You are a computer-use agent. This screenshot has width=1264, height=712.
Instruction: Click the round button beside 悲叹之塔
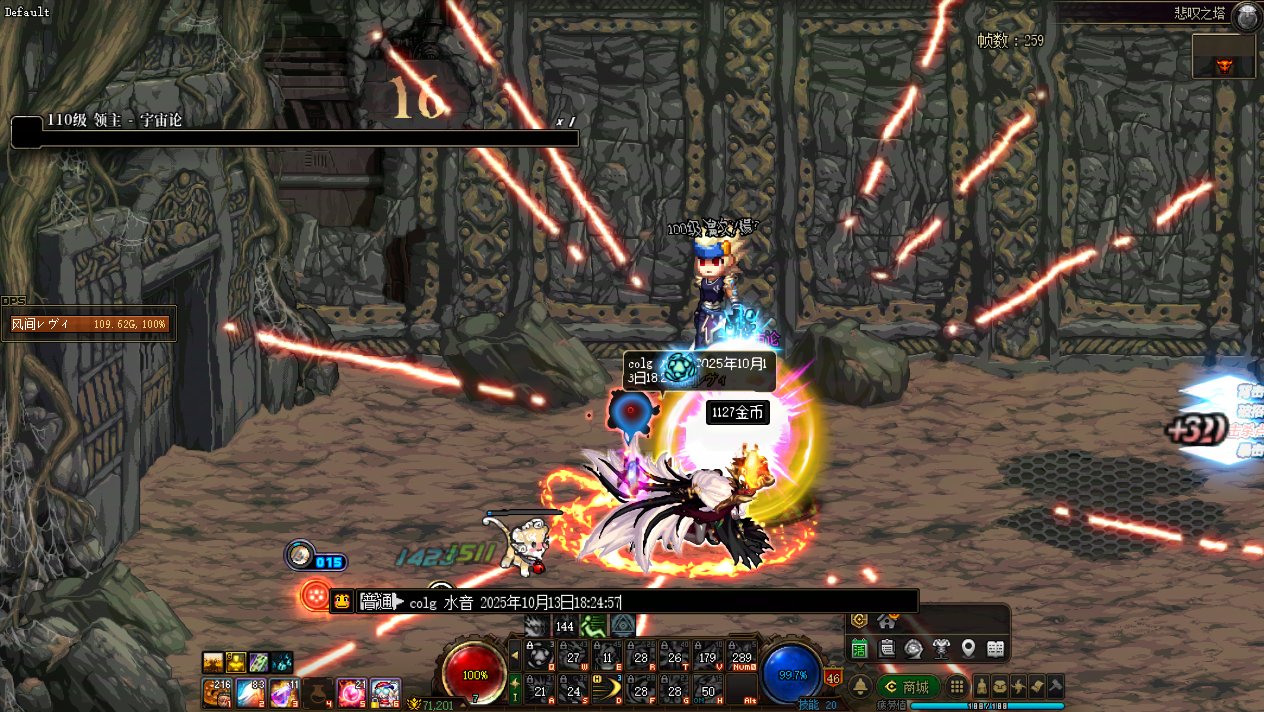(x=1246, y=15)
